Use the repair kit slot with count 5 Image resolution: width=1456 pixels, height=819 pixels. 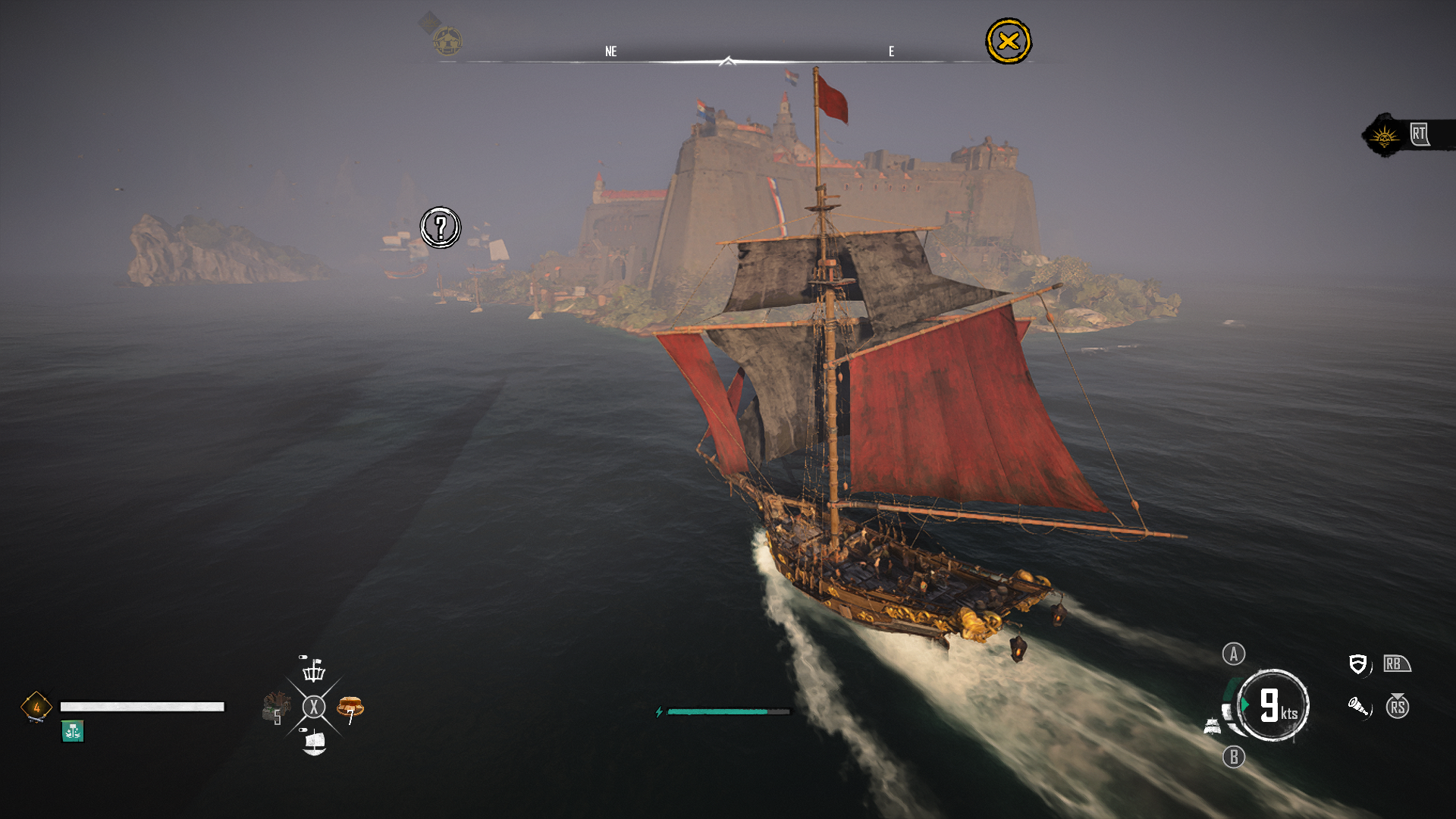276,708
